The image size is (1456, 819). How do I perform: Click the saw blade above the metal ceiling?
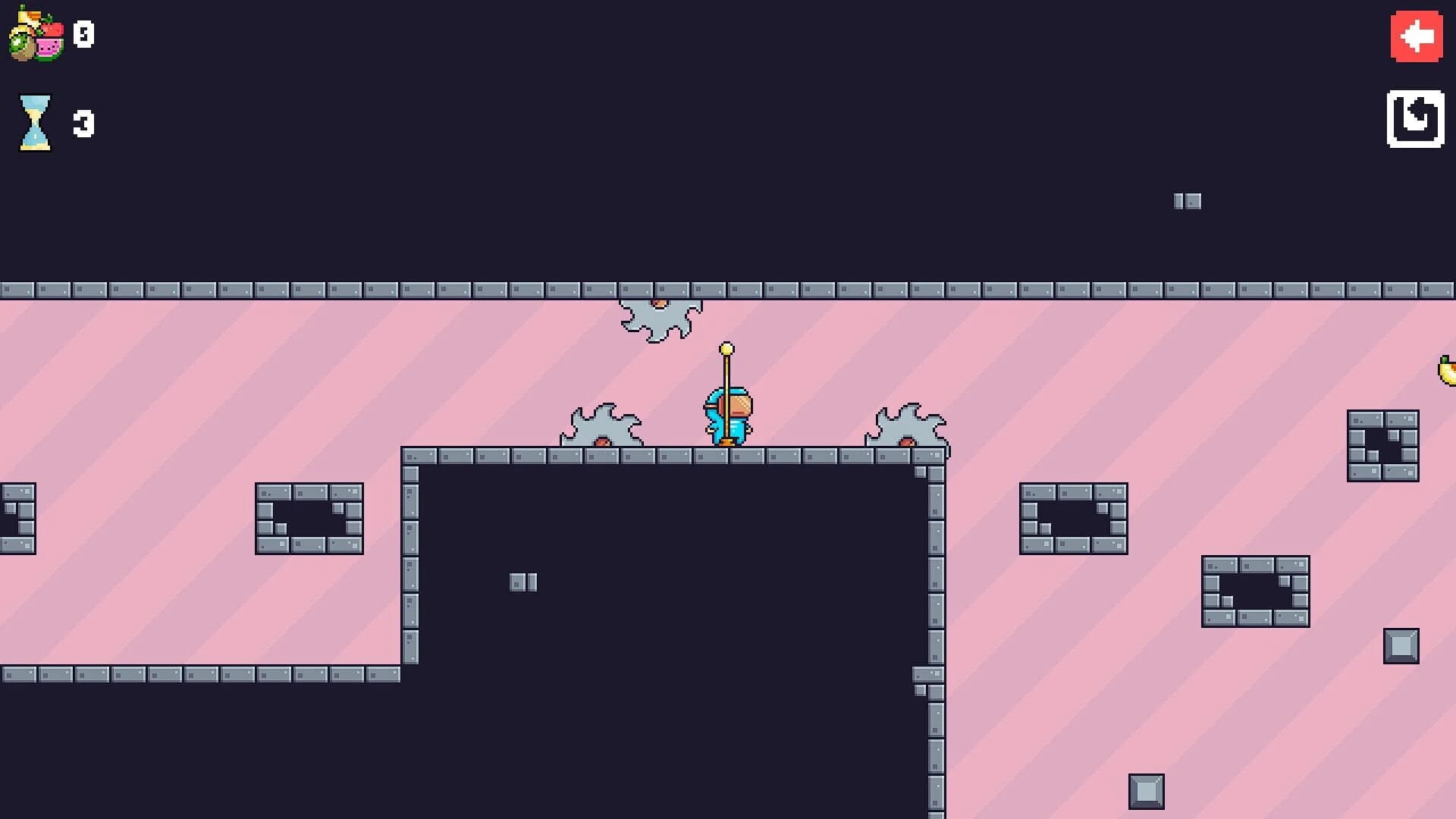[x=660, y=311]
